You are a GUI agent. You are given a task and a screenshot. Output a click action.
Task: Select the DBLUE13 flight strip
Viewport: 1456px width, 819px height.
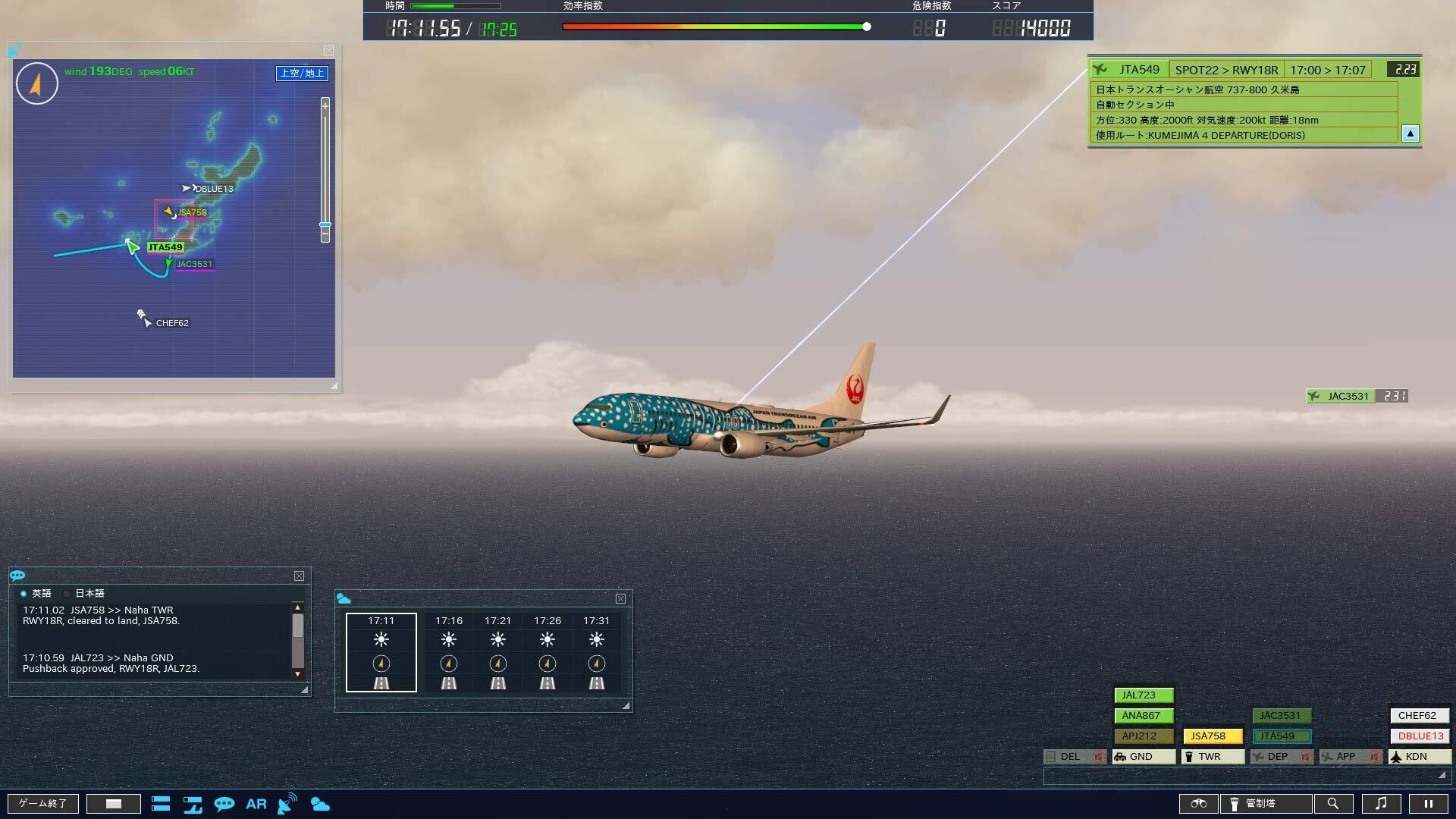point(1420,736)
